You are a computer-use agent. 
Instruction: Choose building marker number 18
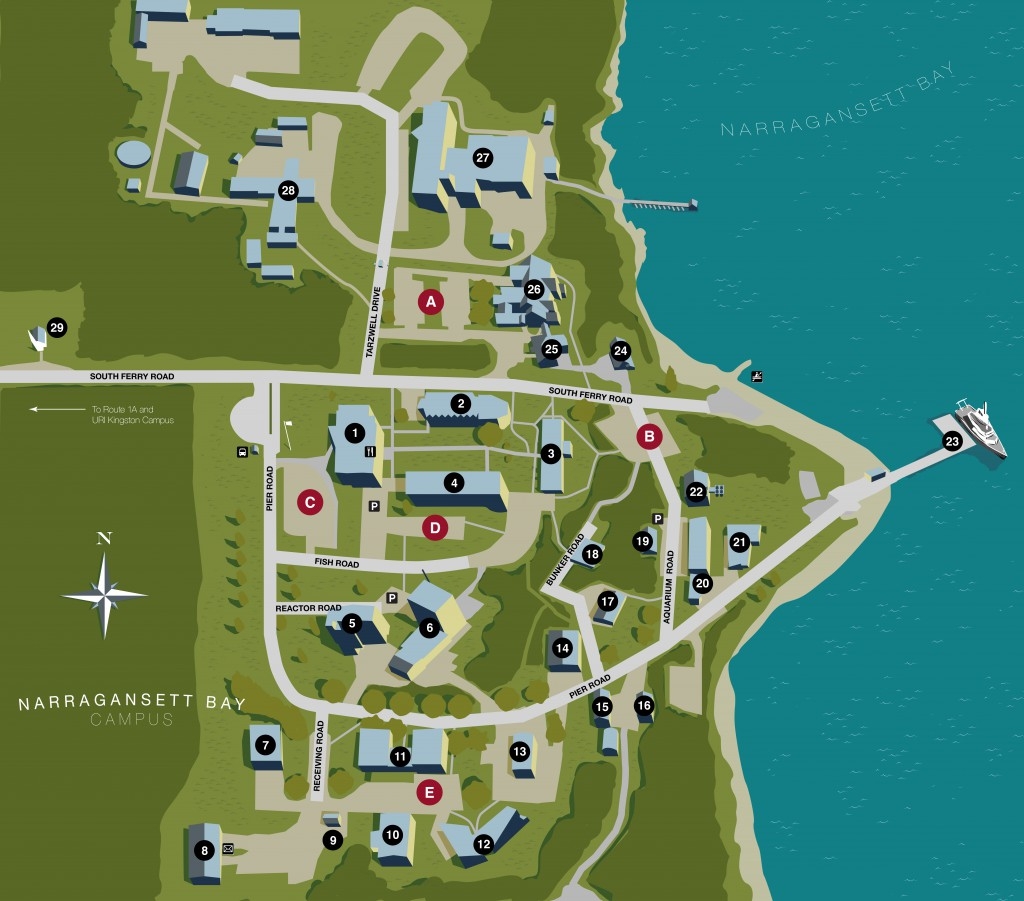(x=592, y=553)
